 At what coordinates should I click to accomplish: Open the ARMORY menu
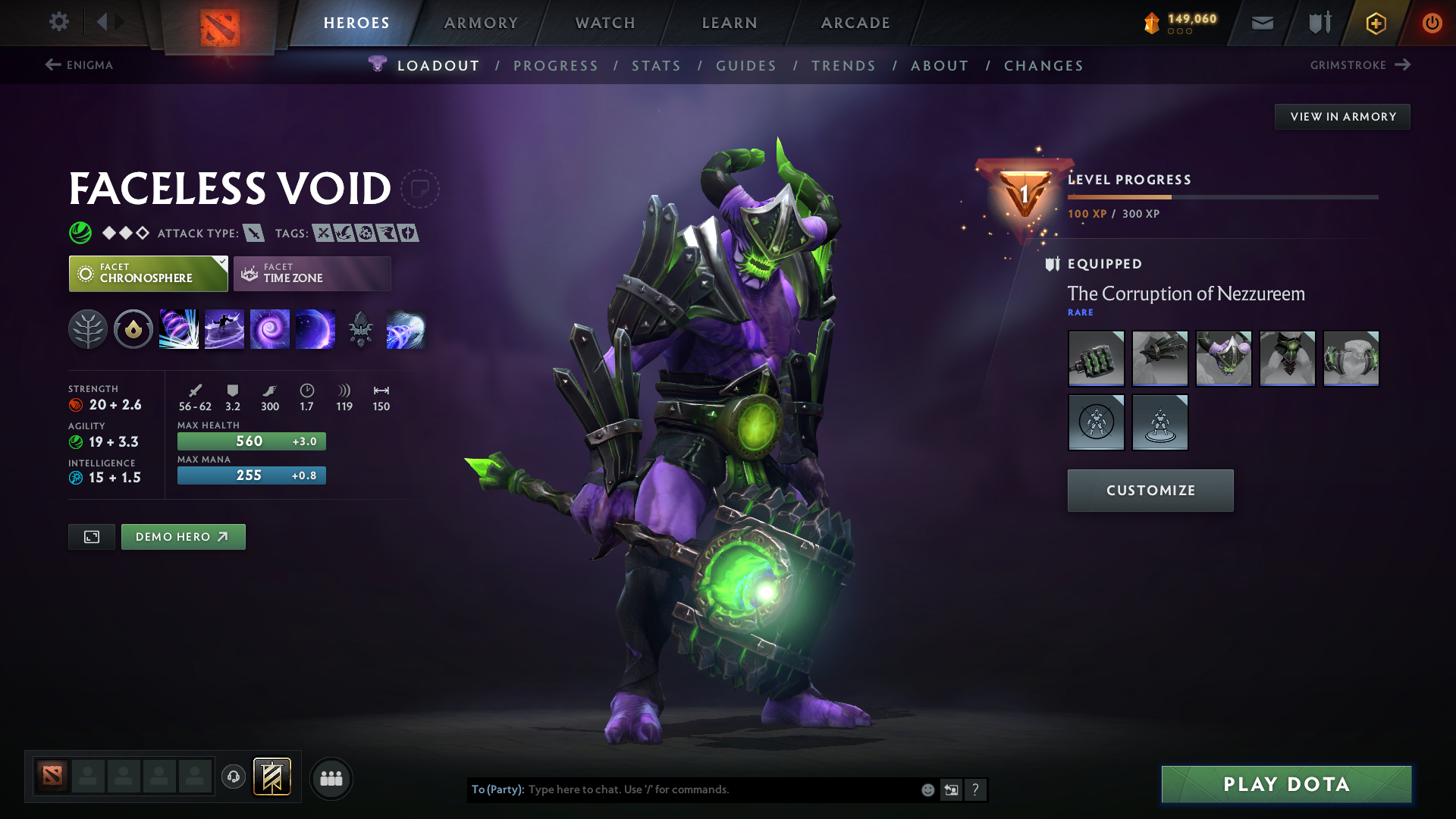(480, 23)
